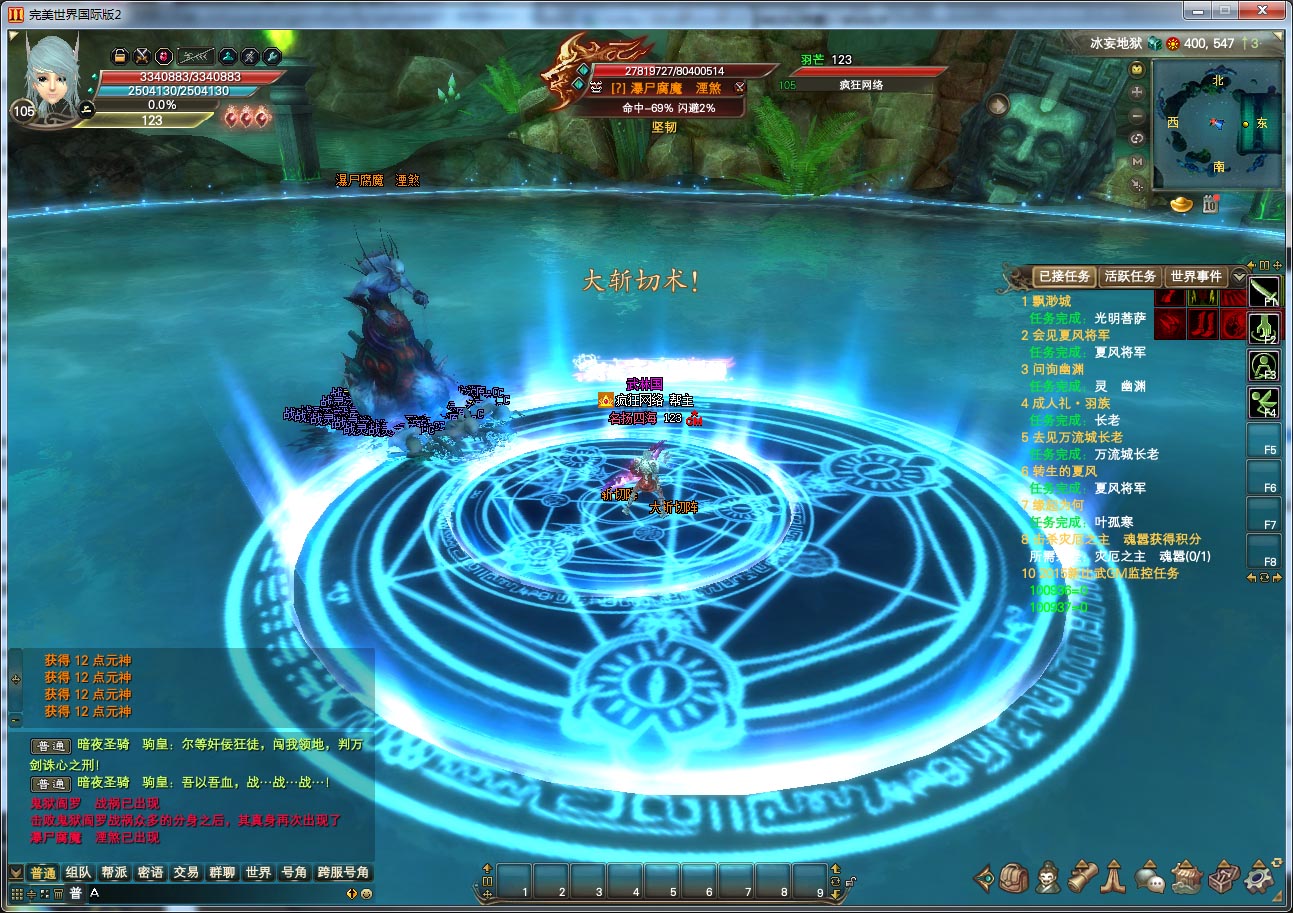This screenshot has width=1293, height=913.
Task: Switch to the 帮派 chat tab
Action: pos(114,872)
